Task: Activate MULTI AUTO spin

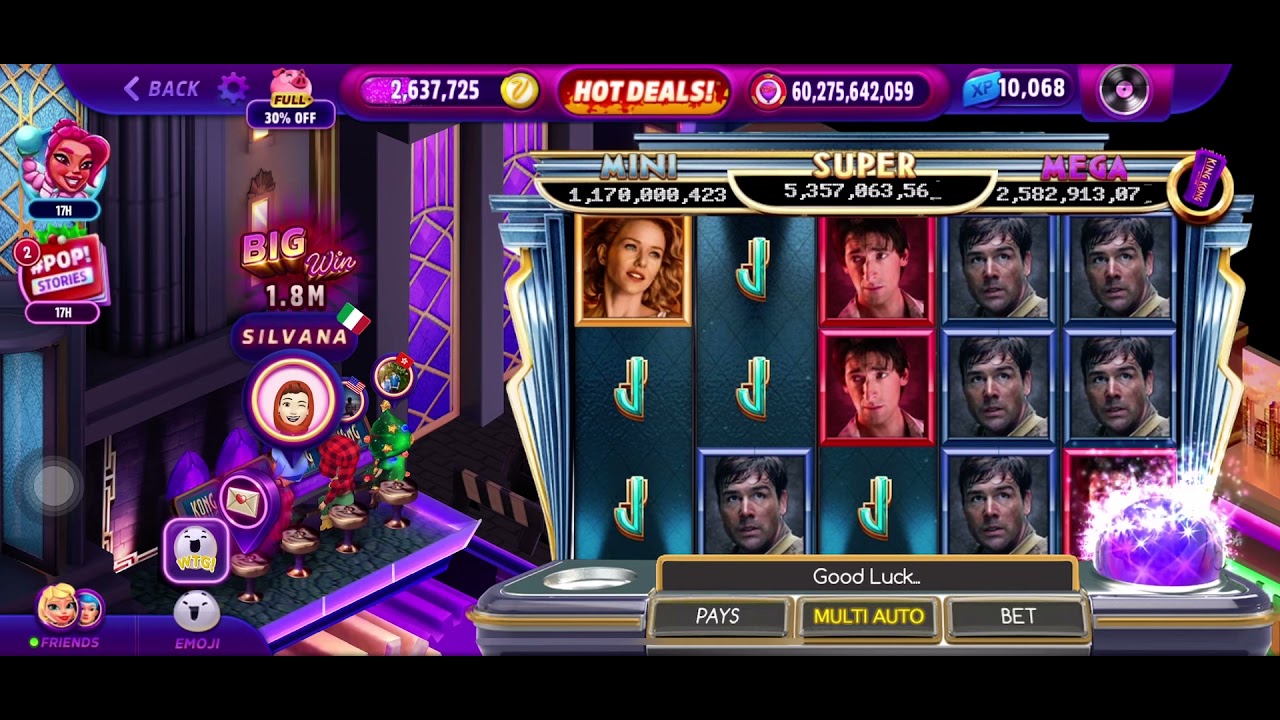Action: tap(868, 616)
